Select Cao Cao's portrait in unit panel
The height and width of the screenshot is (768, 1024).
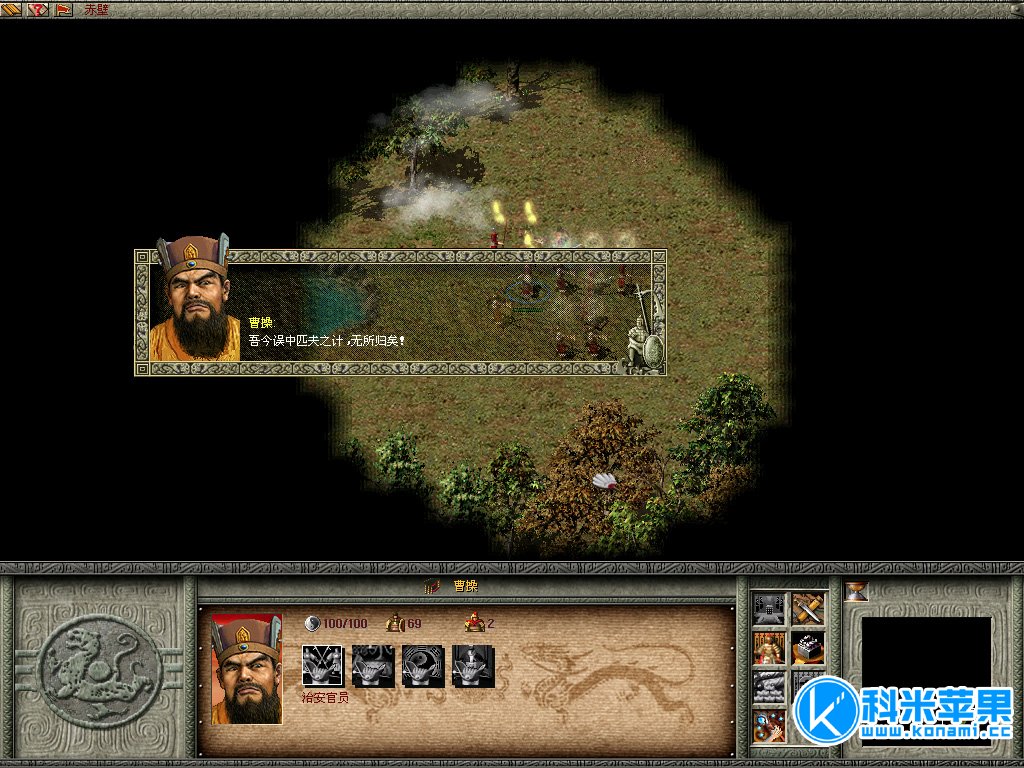click(x=246, y=668)
